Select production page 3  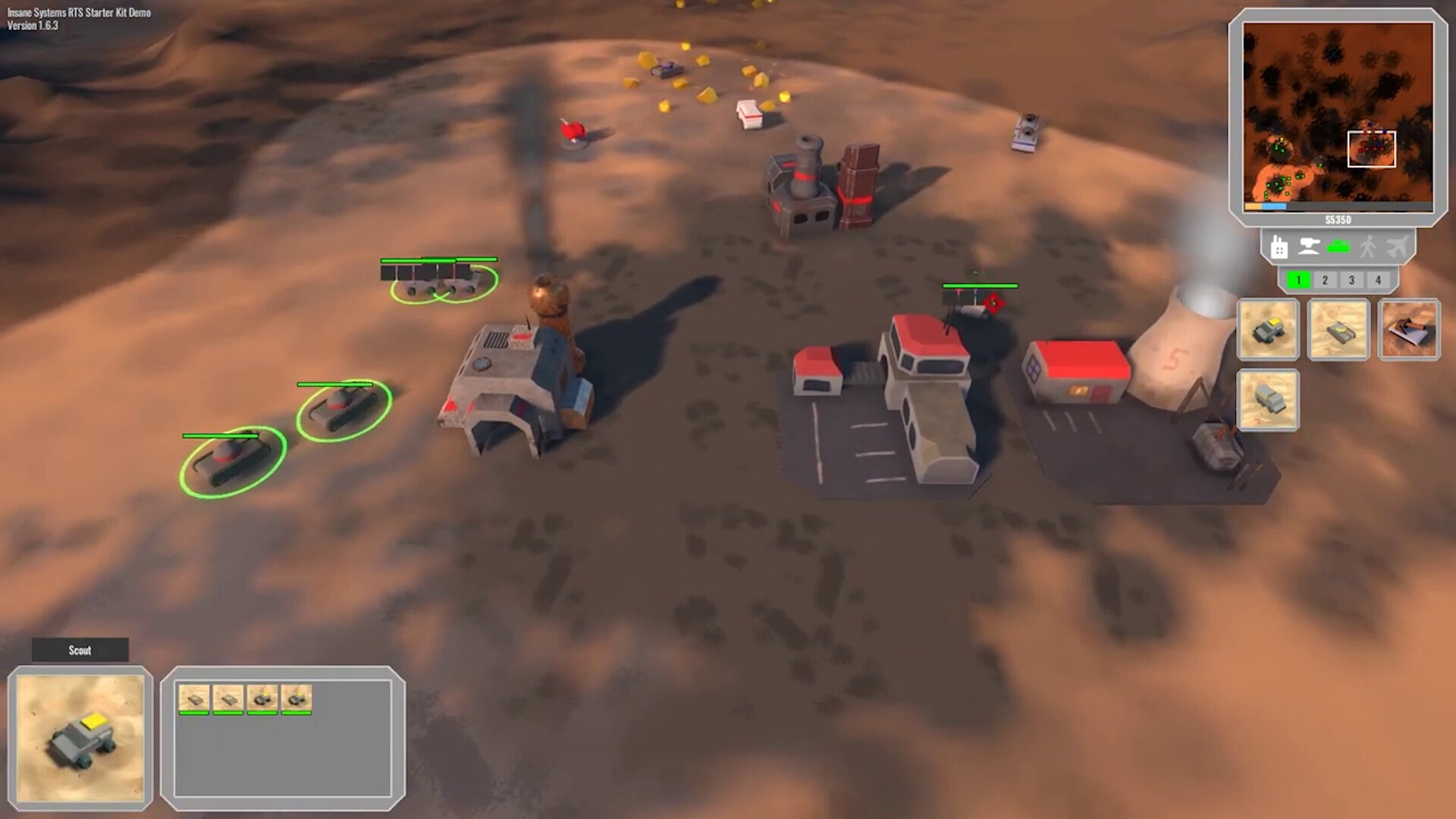1351,279
